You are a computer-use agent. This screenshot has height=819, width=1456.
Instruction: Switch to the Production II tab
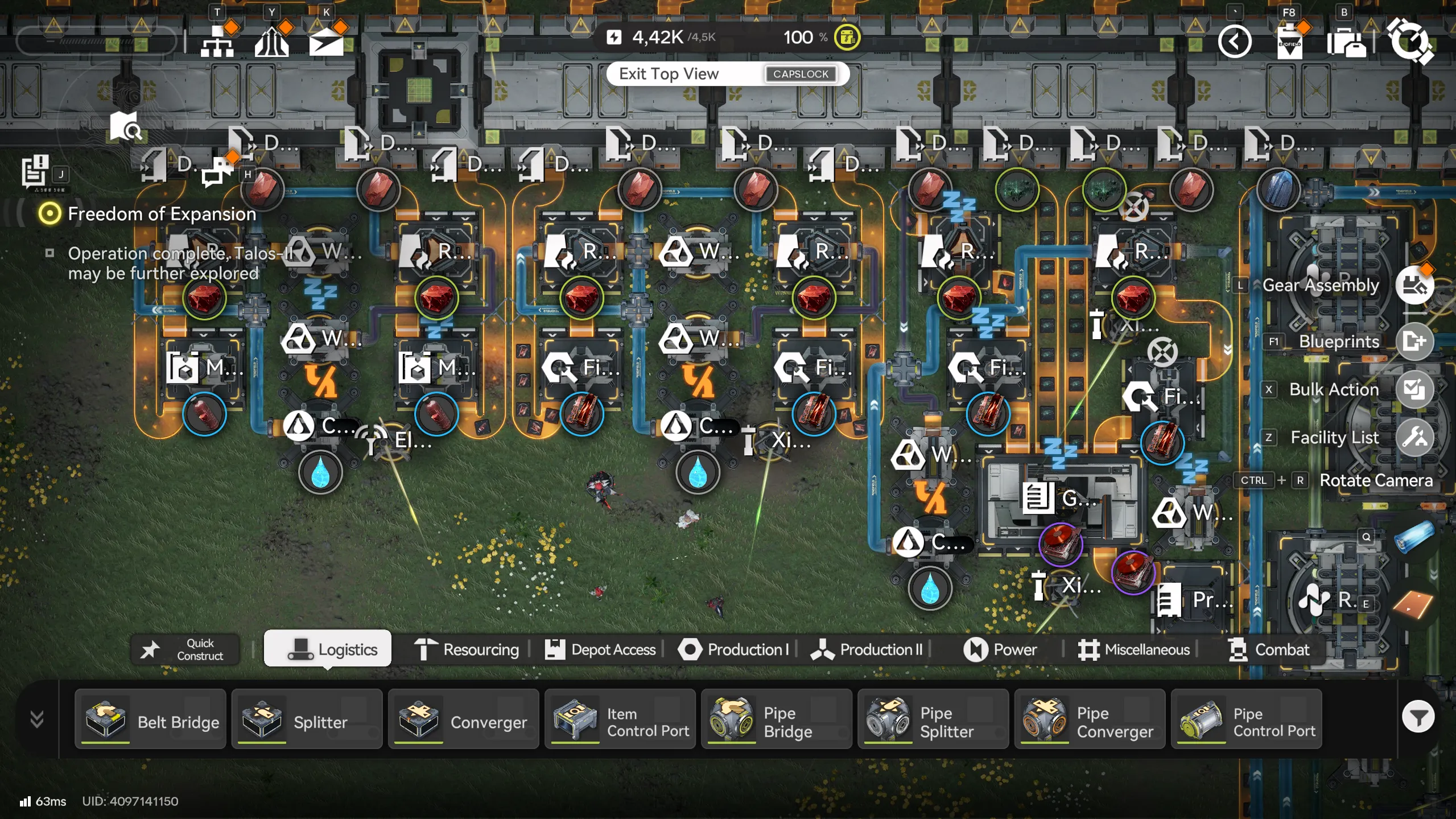(x=865, y=649)
